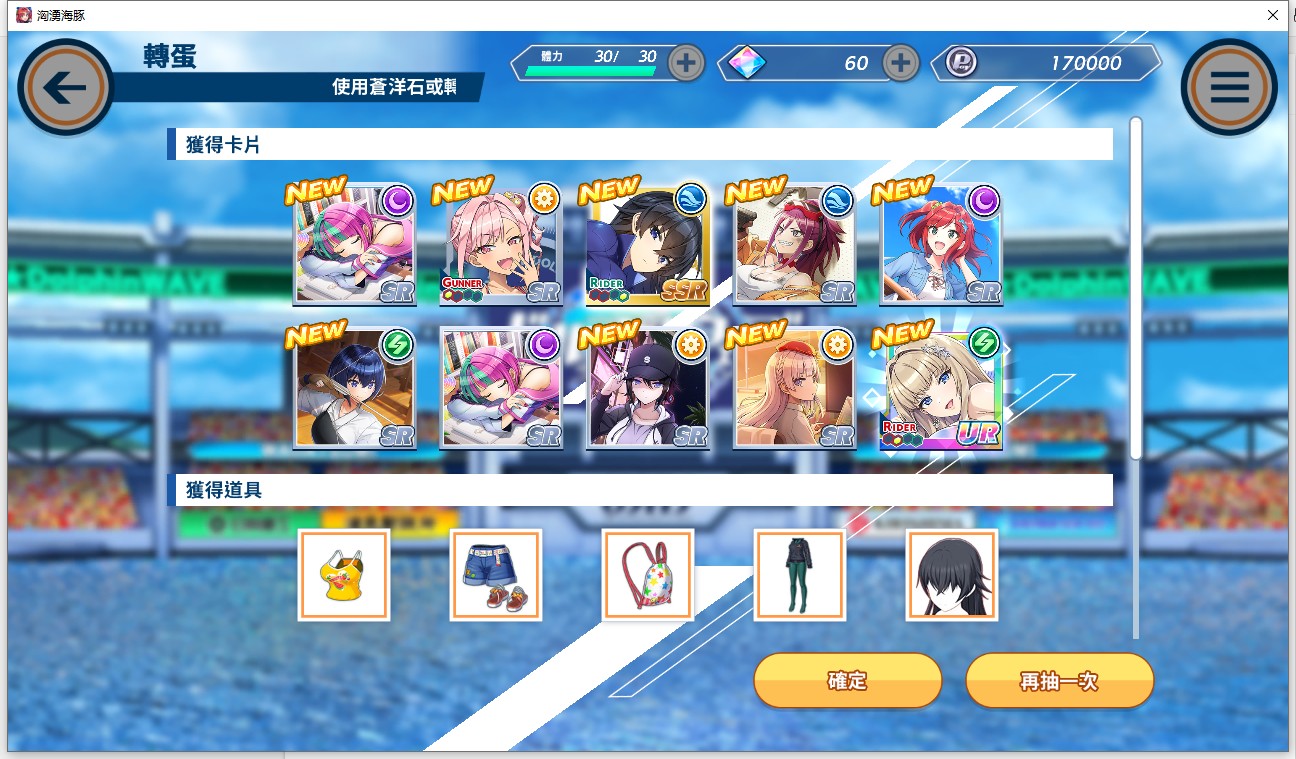Screen dimensions: 1296x759
Task: Draw again with the 再抽一次 button
Action: [1059, 681]
